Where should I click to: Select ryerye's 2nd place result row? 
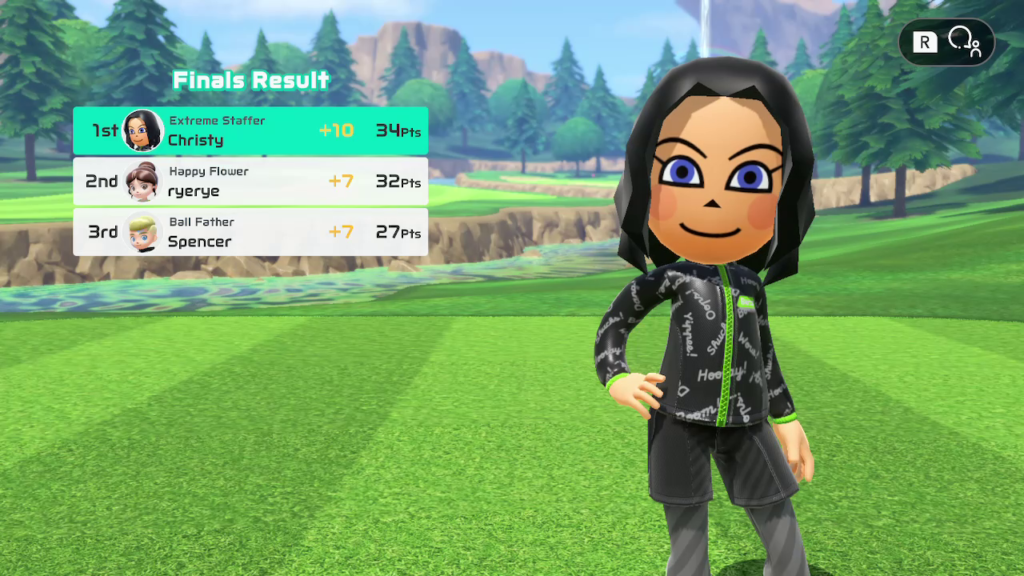(250, 182)
